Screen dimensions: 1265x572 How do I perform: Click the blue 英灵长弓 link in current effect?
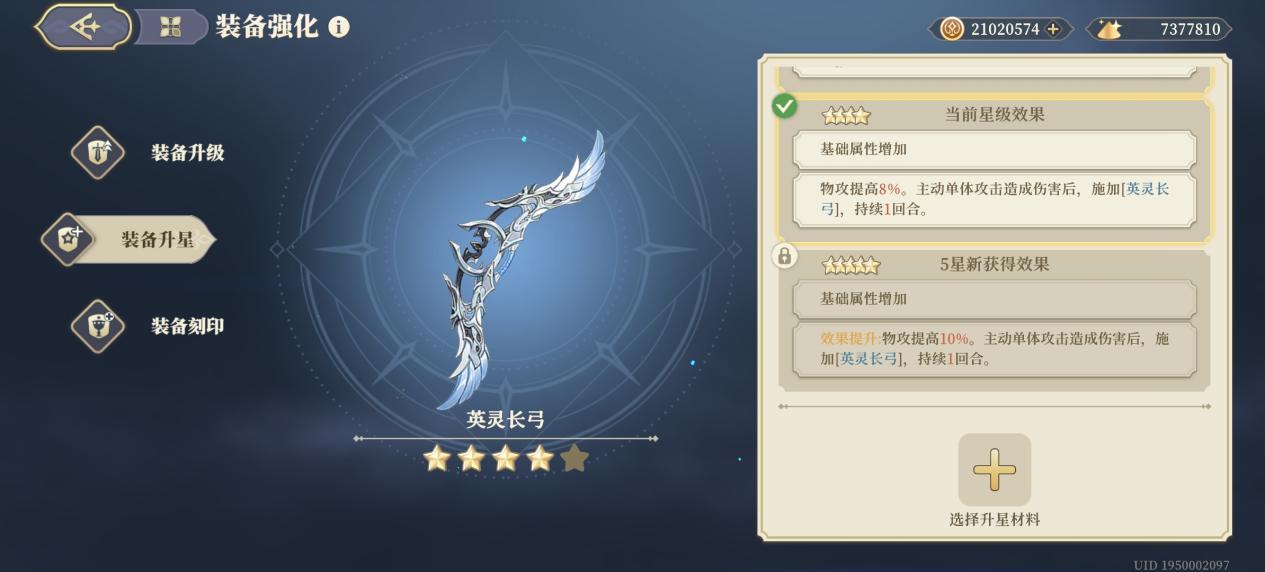coord(1147,188)
